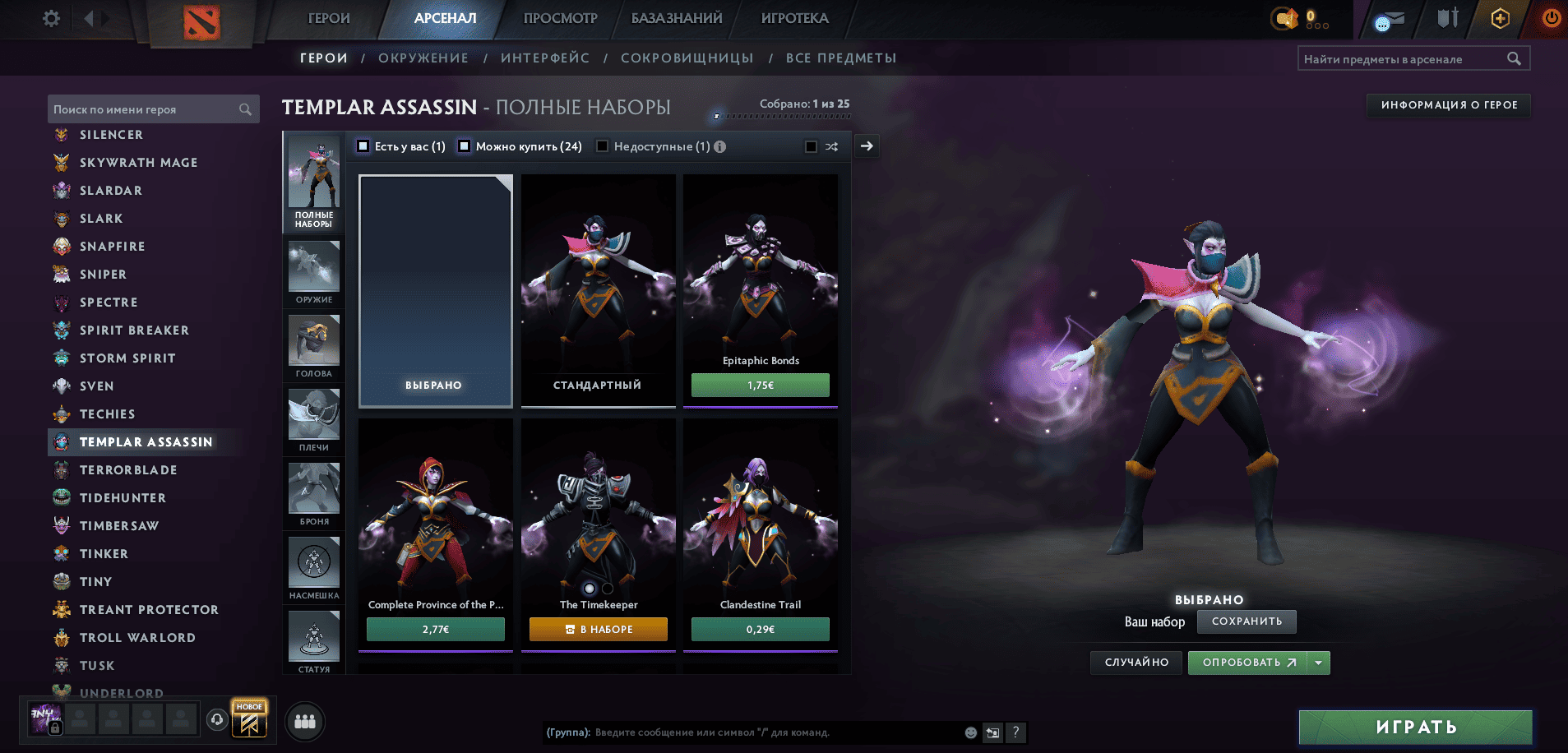The image size is (1568, 753).
Task: Toggle the Есть у вас filter checkbox
Action: click(363, 146)
